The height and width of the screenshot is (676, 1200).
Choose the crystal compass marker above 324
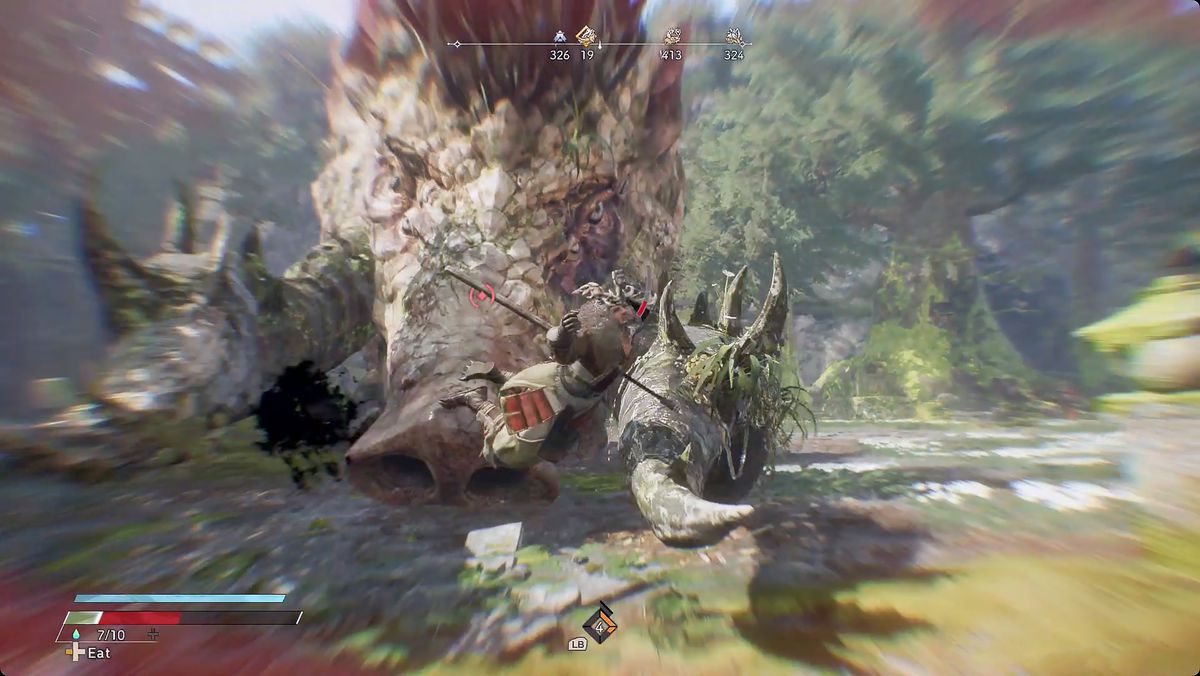coord(734,37)
